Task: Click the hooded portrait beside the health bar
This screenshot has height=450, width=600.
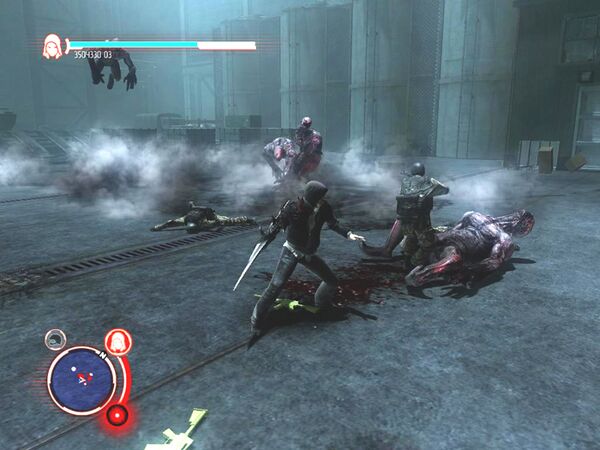Action: tap(52, 46)
